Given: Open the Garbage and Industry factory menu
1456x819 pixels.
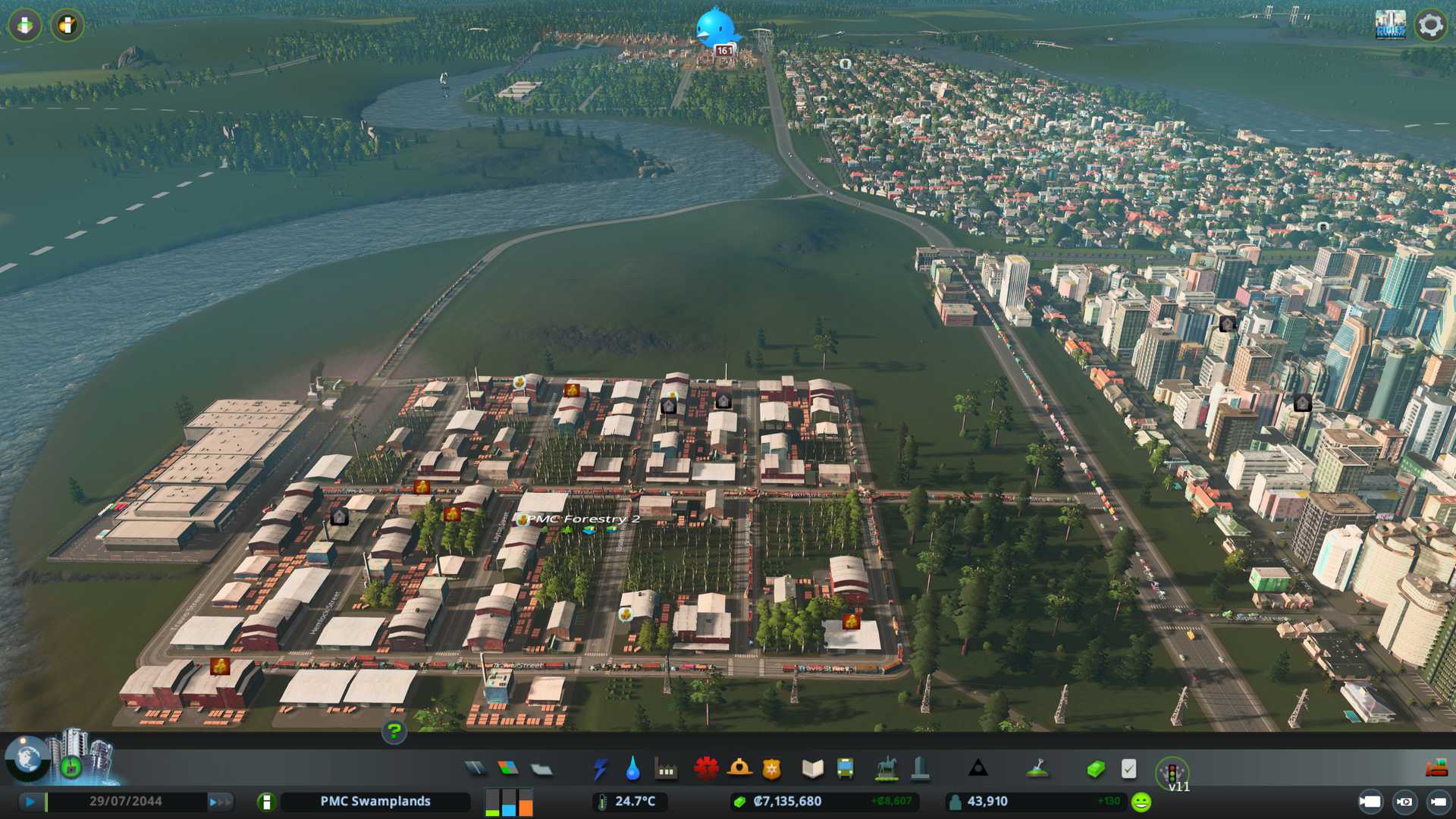Looking at the screenshot, I should [666, 770].
